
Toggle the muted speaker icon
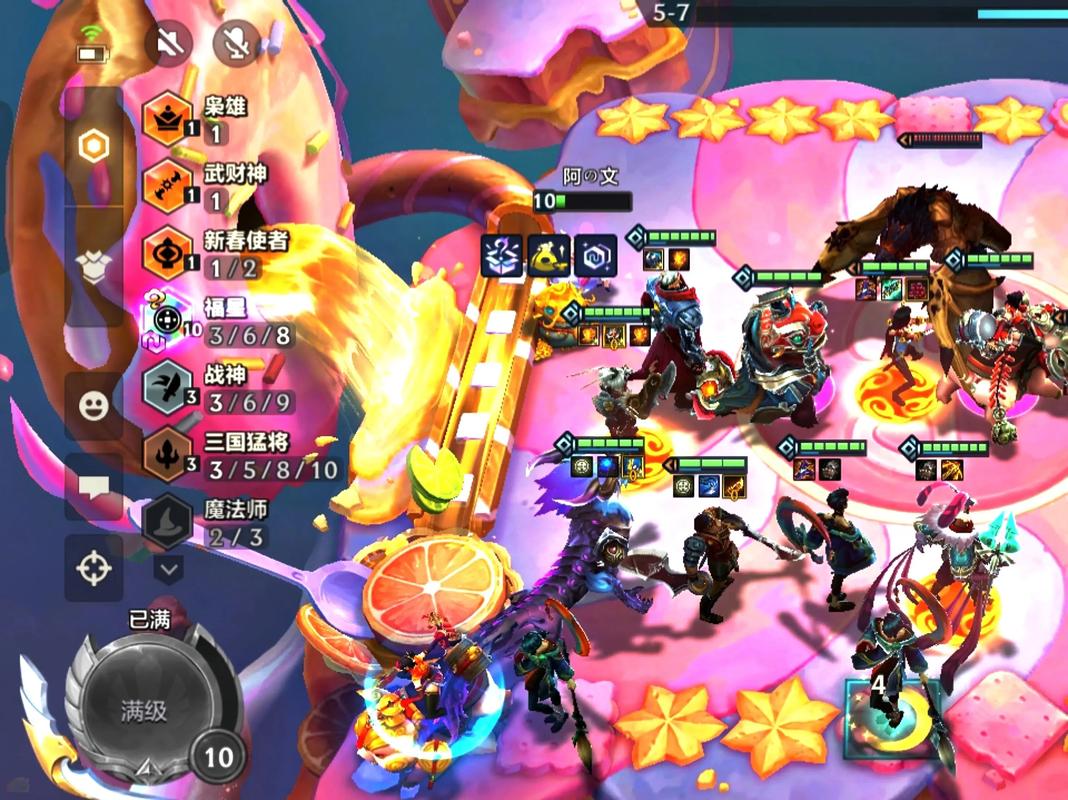[x=168, y=43]
